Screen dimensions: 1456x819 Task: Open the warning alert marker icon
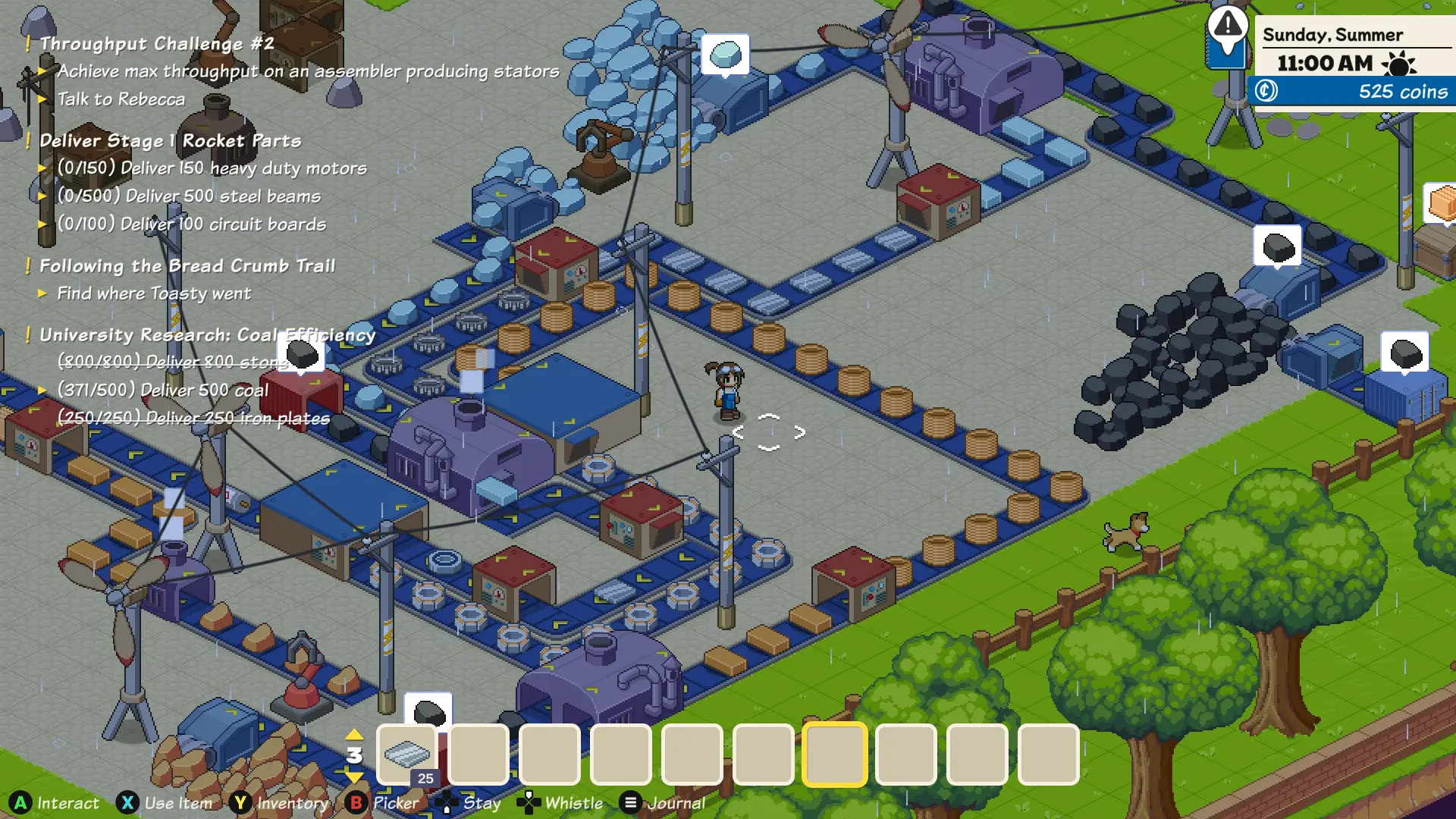tap(1227, 27)
